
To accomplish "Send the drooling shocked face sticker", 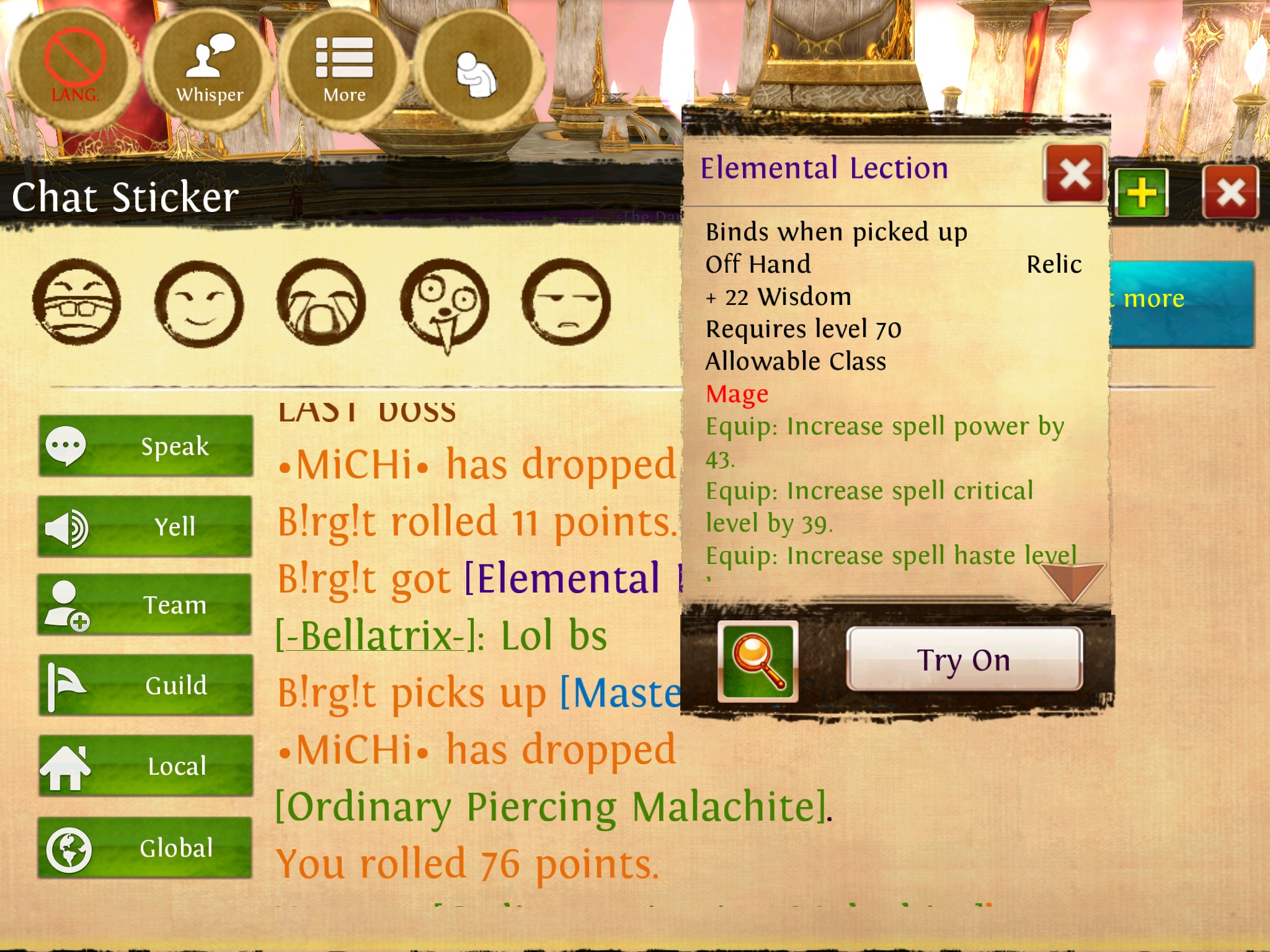I will coord(444,304).
